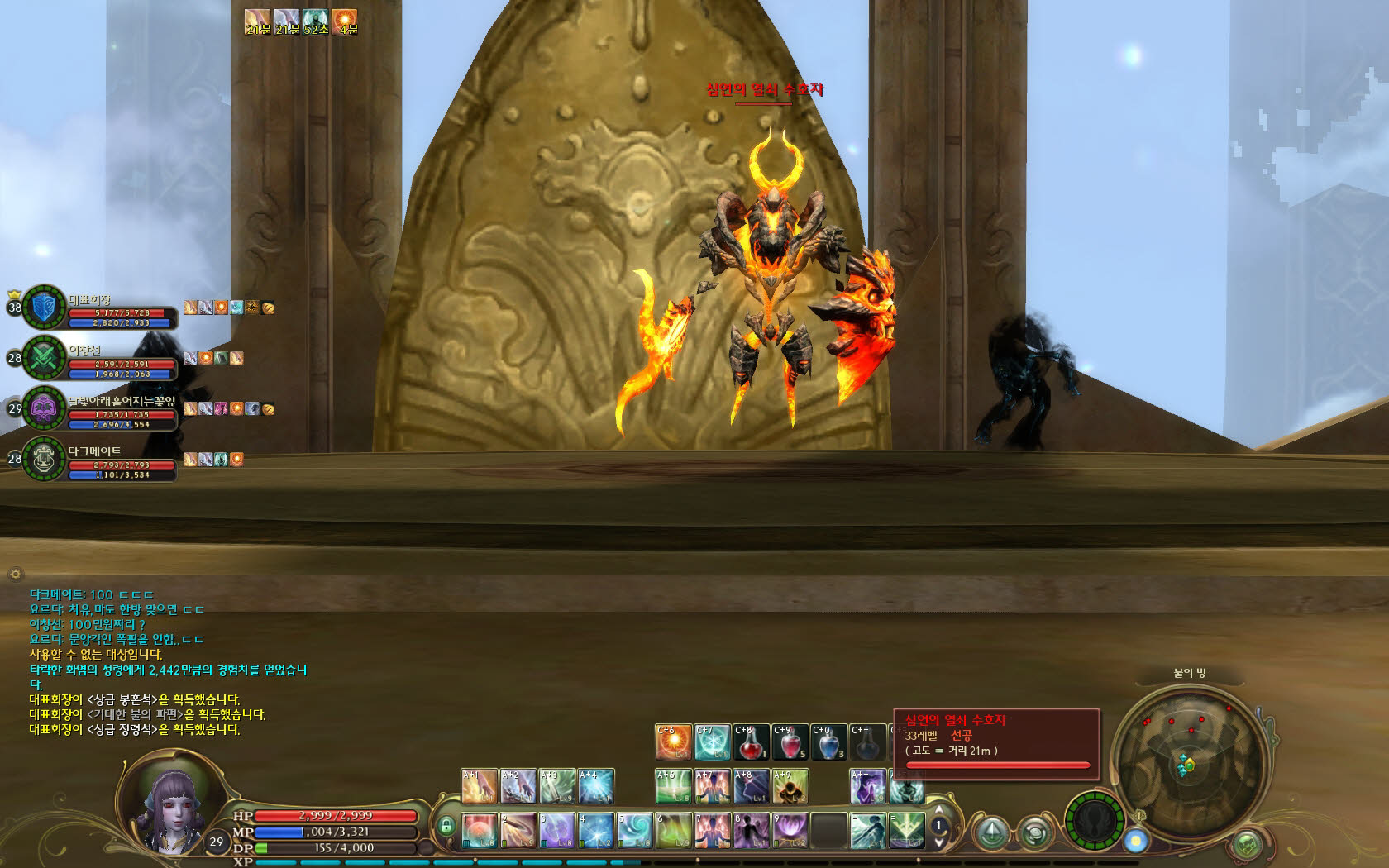1389x868 pixels.
Task: Cast the purple lotus skill in slot 9
Action: point(790,831)
